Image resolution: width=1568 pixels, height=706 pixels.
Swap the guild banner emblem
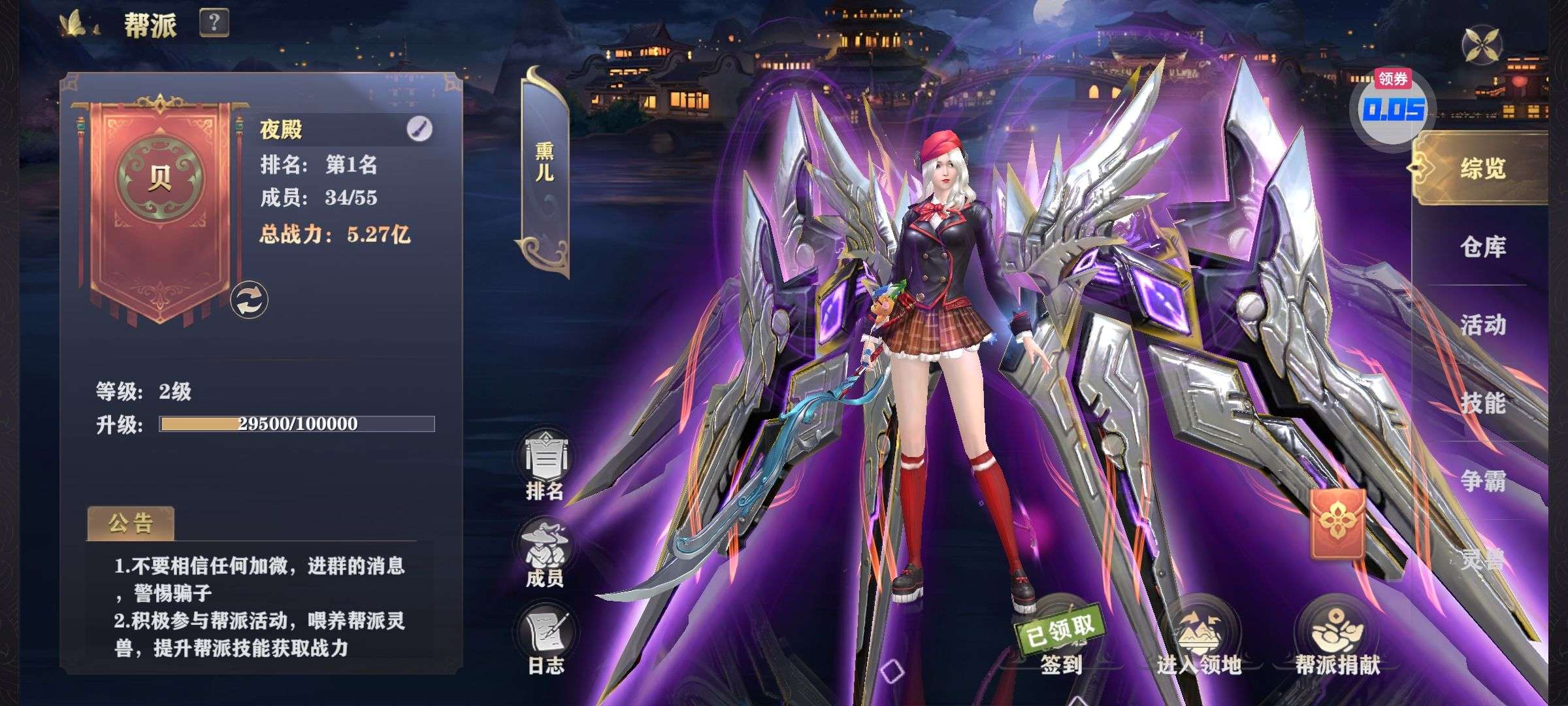[249, 300]
